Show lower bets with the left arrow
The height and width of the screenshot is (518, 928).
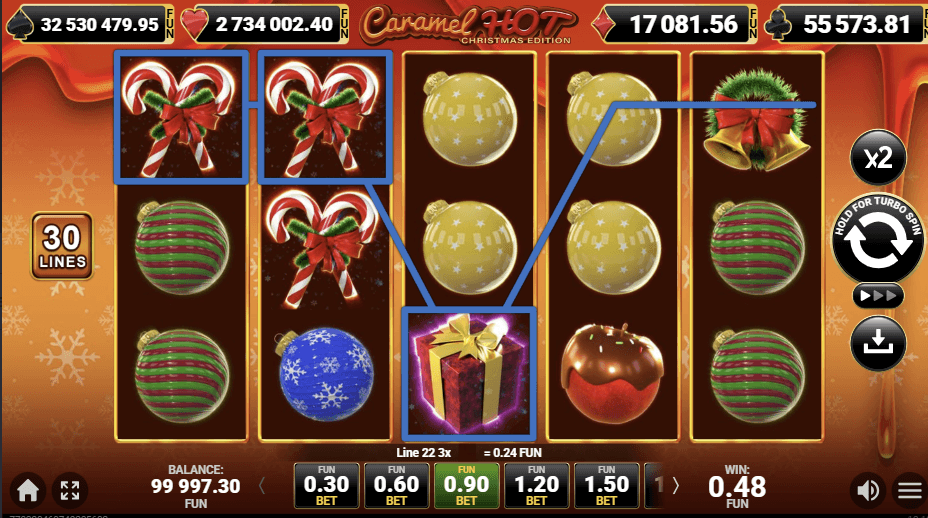(262, 486)
